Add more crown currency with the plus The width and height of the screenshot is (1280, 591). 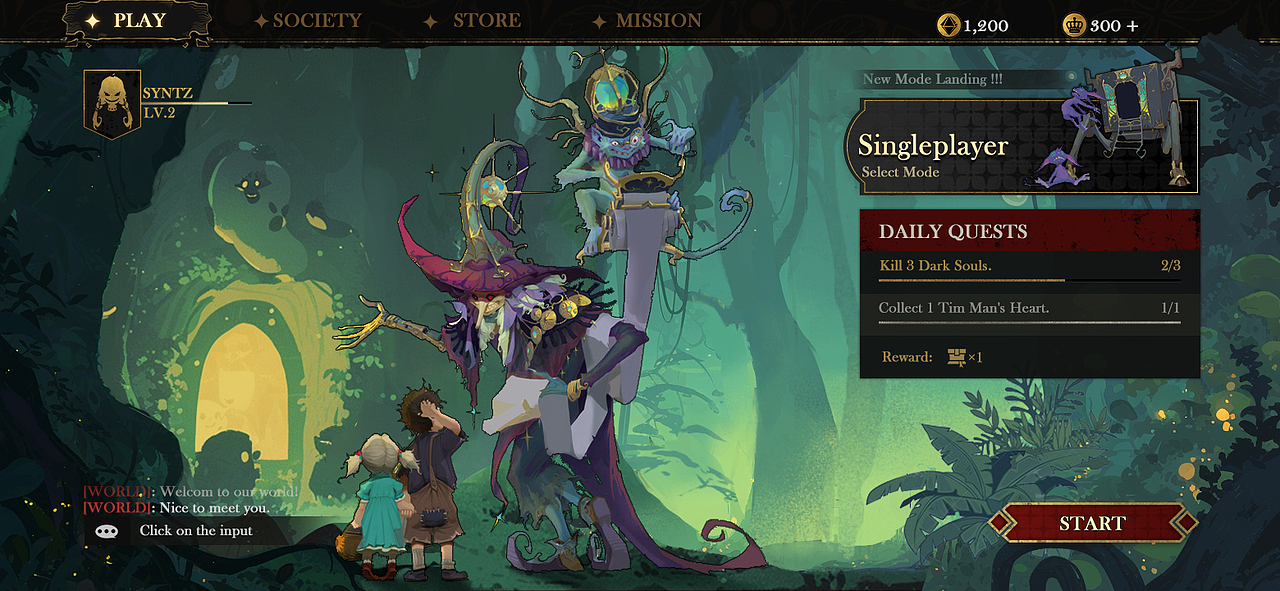pos(1132,26)
